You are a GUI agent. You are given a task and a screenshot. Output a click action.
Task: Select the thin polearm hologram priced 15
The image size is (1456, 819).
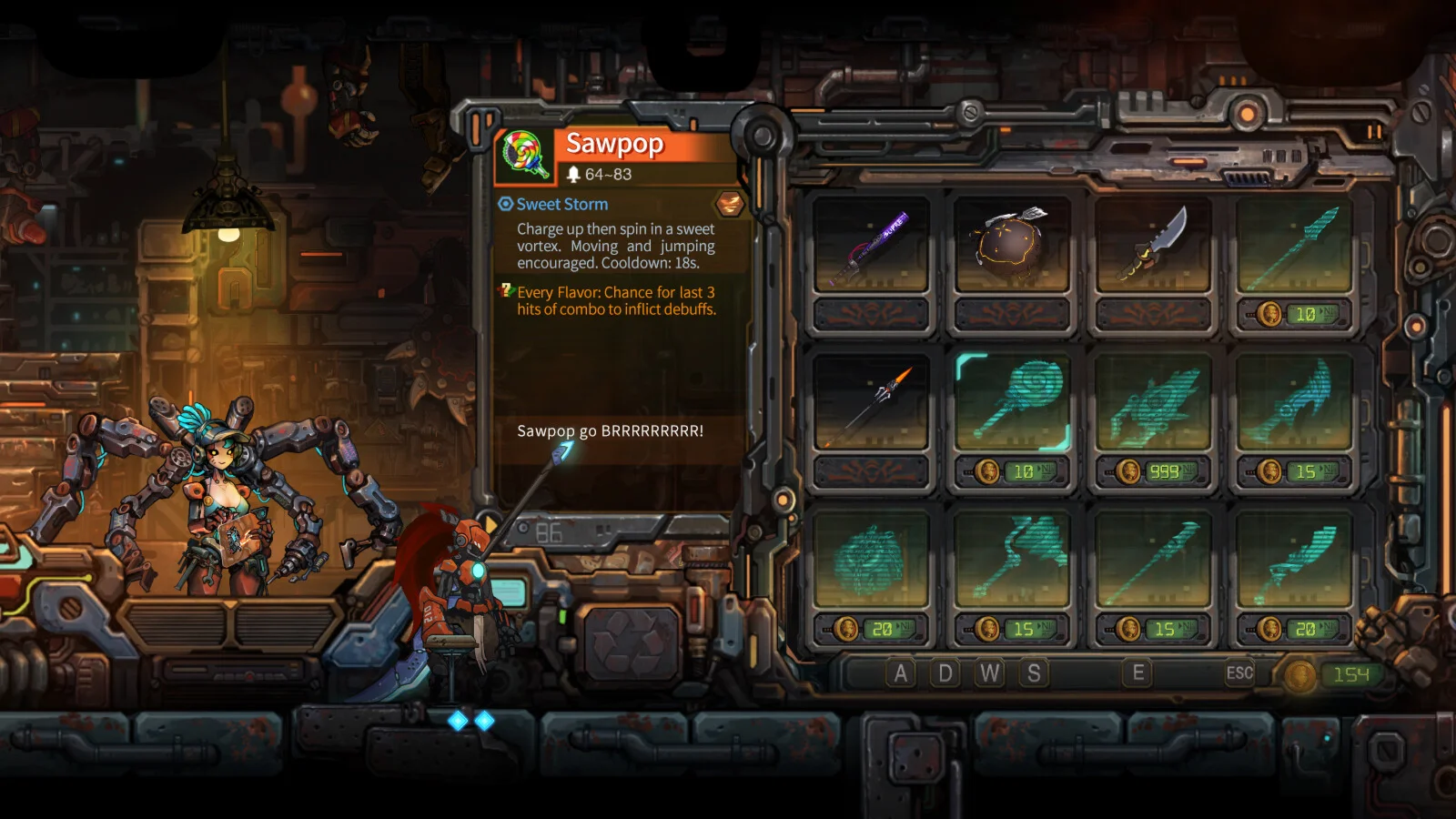1153,558
